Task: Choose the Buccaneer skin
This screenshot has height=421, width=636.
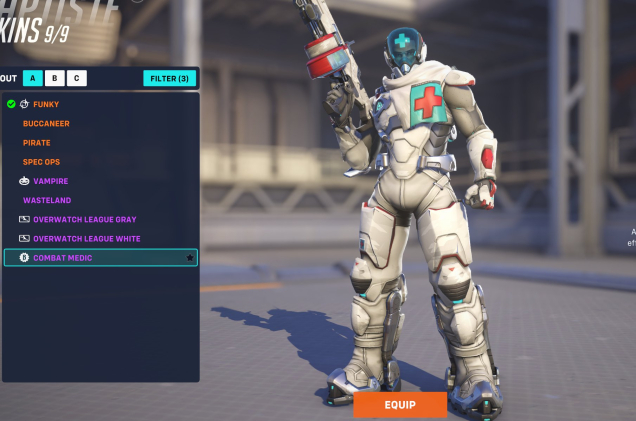Action: tap(47, 124)
